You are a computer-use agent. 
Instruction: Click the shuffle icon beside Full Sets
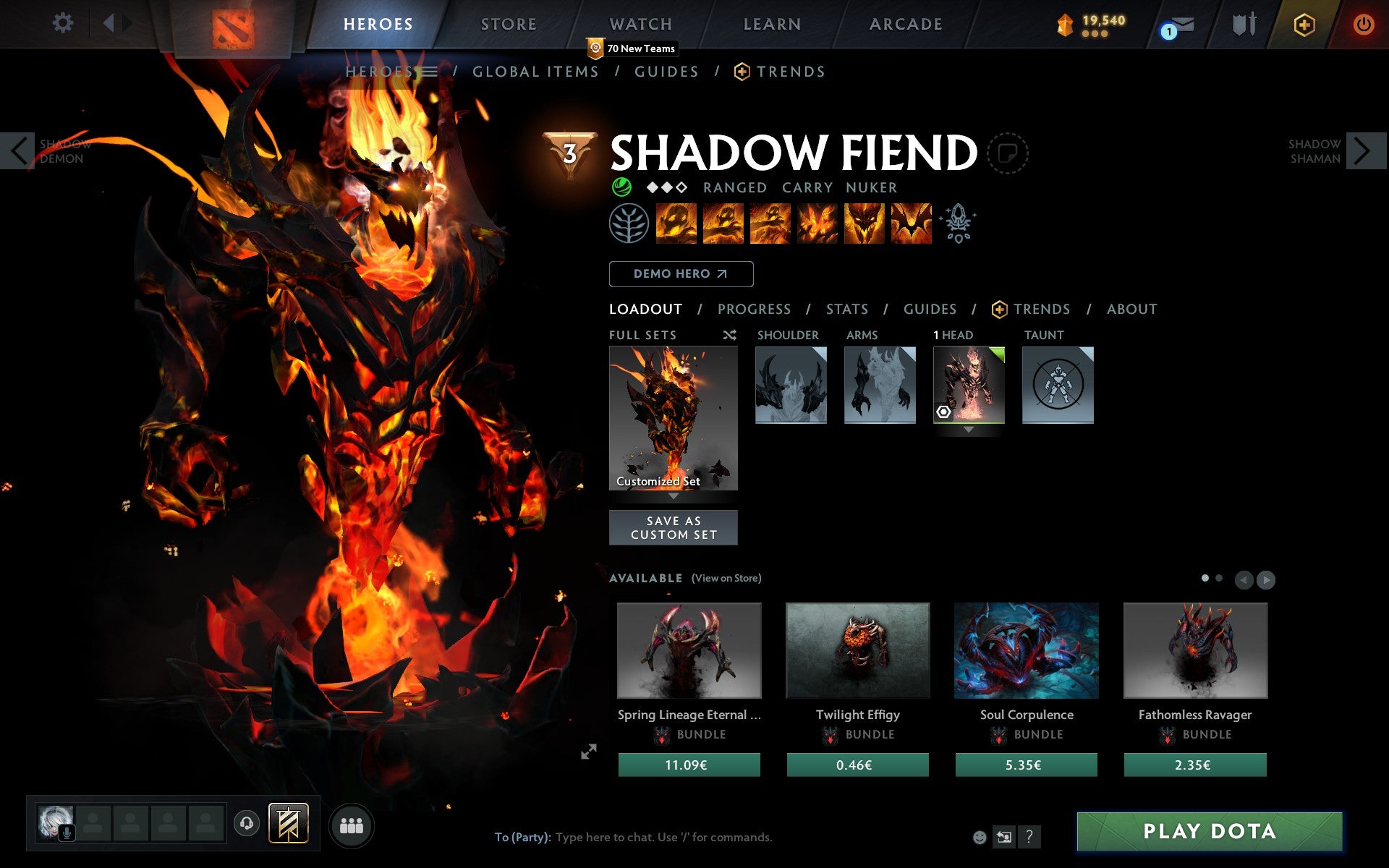(730, 335)
